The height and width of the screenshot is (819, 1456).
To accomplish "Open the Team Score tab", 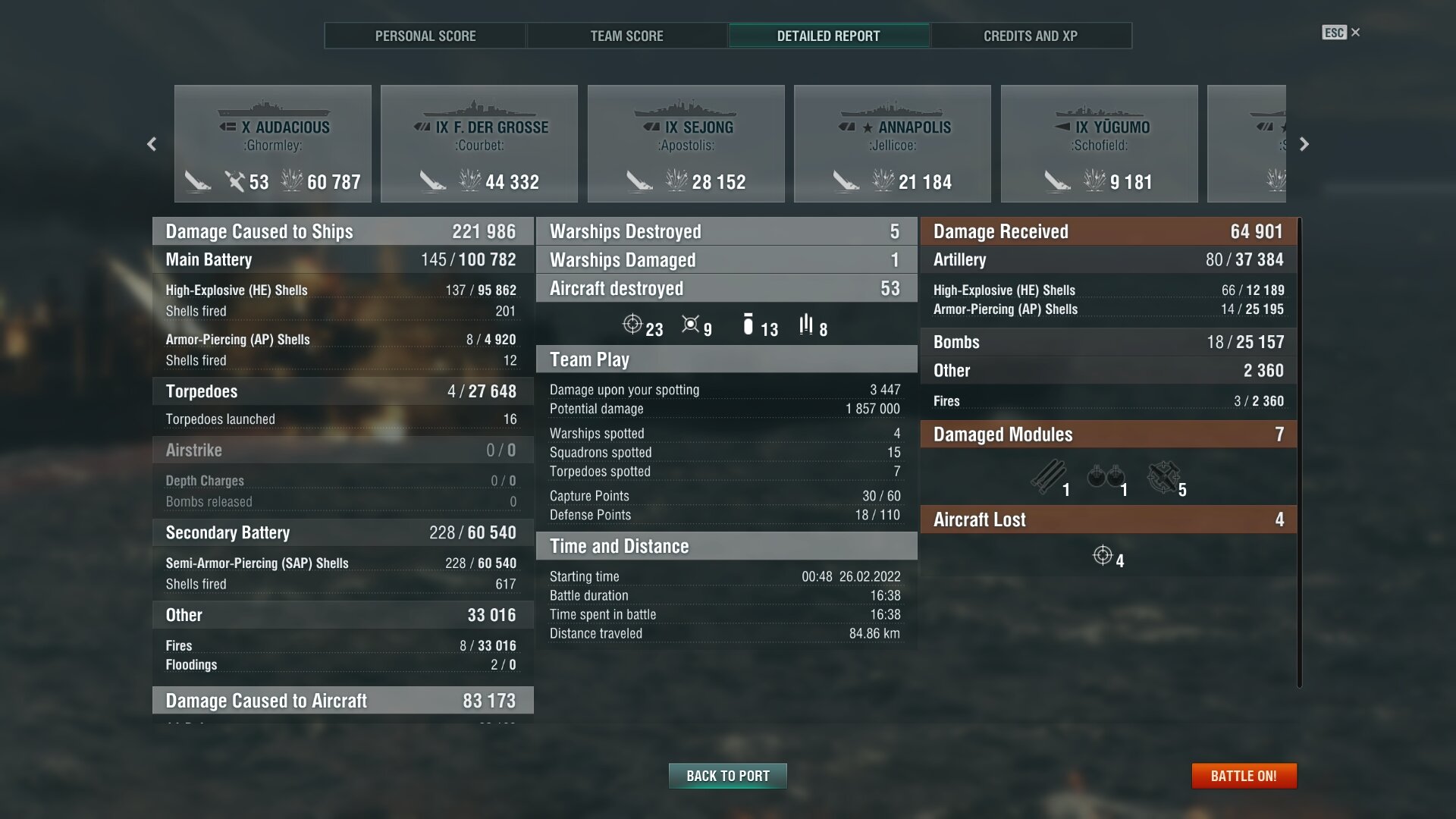I will 626,36.
